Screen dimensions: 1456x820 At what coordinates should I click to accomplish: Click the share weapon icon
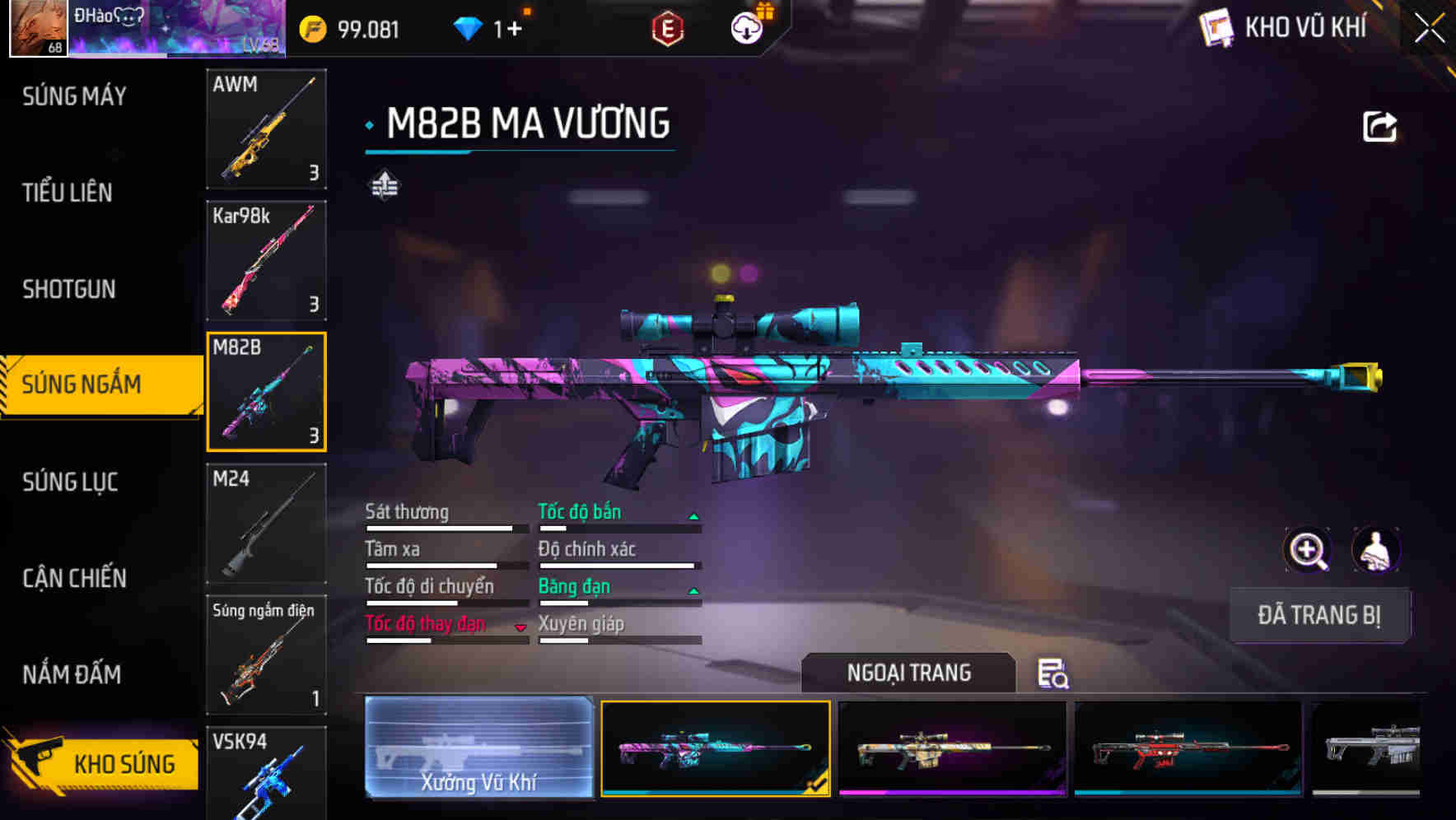(x=1378, y=124)
